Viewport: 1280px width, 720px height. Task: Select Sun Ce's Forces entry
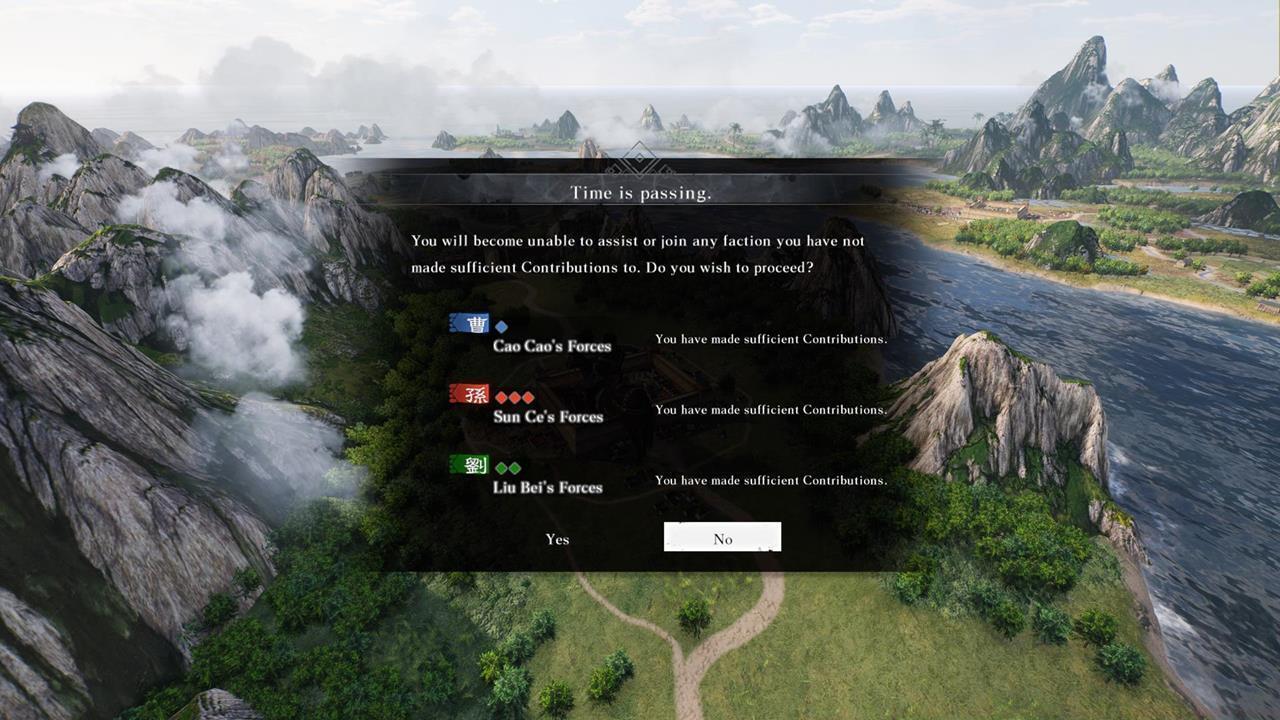point(548,417)
